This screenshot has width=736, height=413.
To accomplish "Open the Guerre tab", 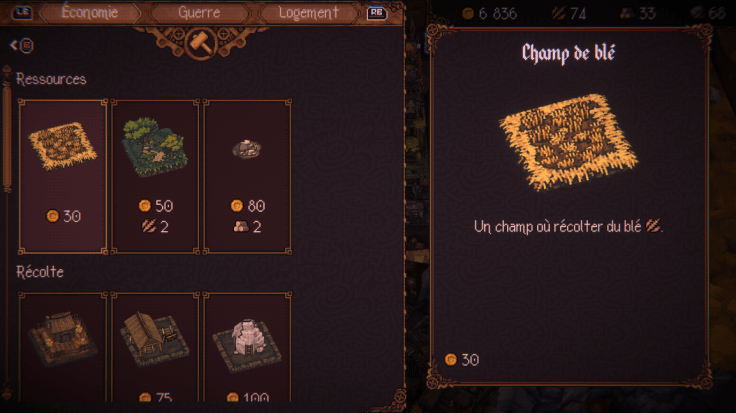I will click(x=198, y=13).
